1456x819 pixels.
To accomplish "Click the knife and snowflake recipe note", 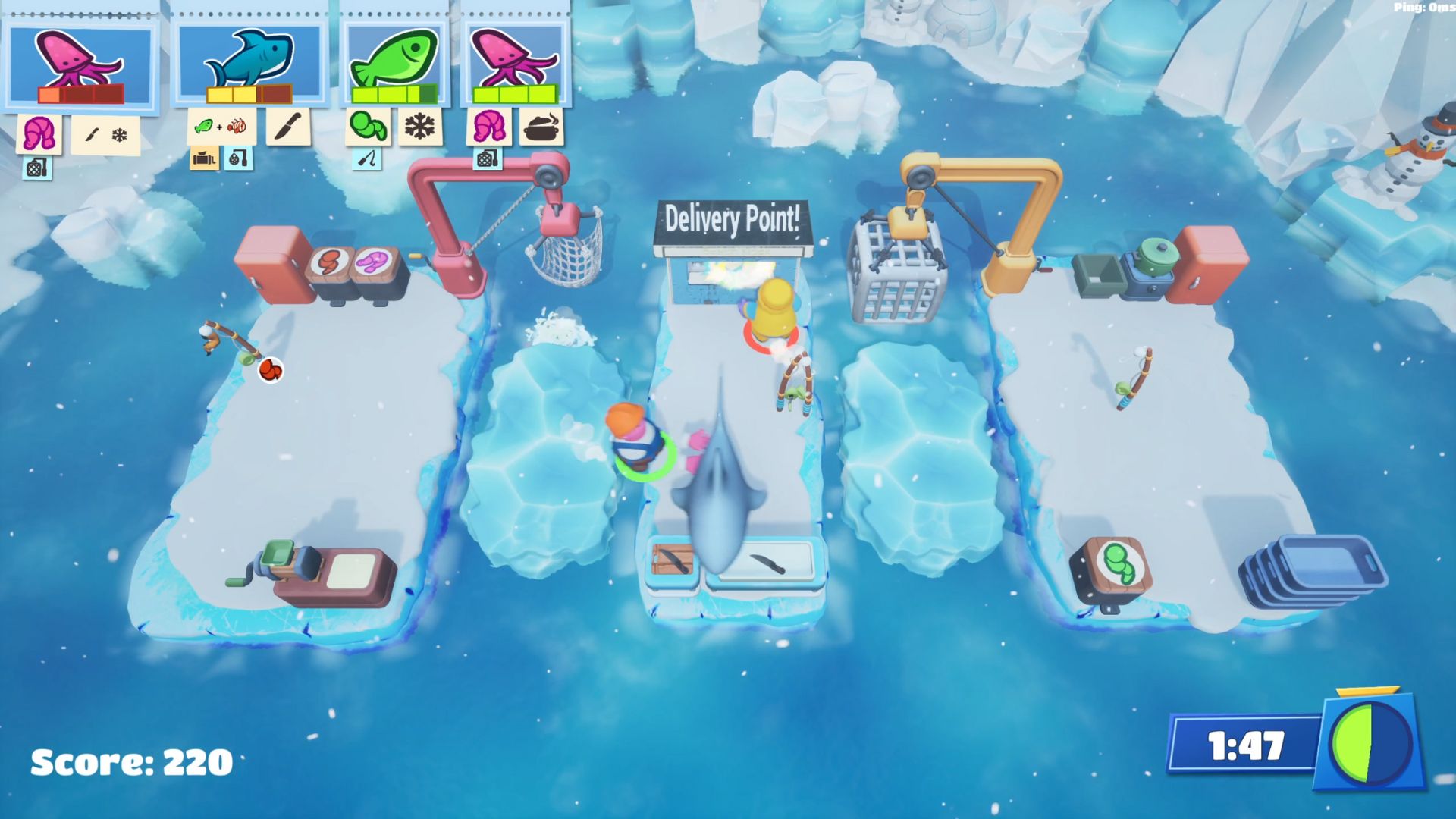I will (105, 136).
